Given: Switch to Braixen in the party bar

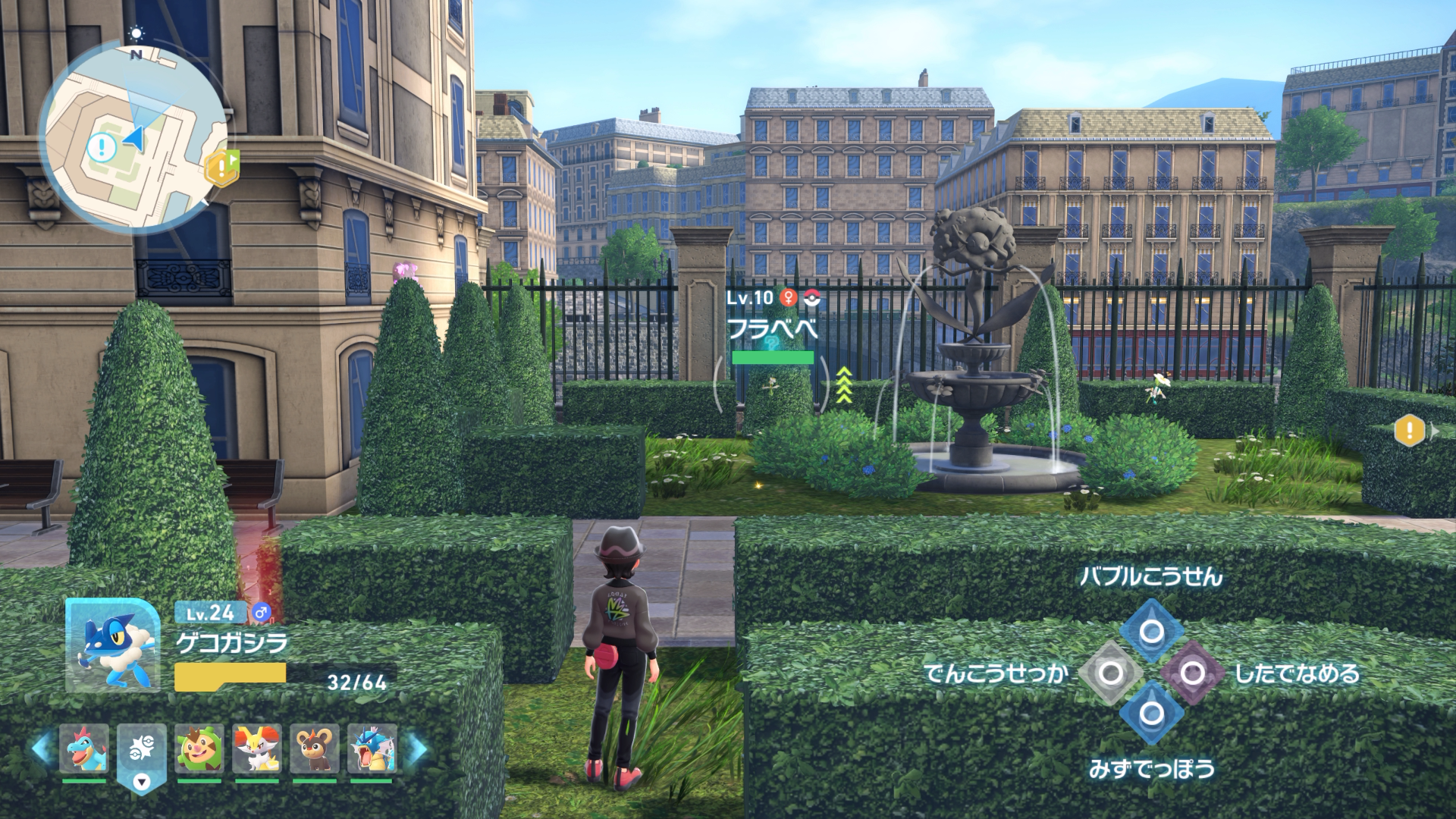Looking at the screenshot, I should click(x=256, y=748).
